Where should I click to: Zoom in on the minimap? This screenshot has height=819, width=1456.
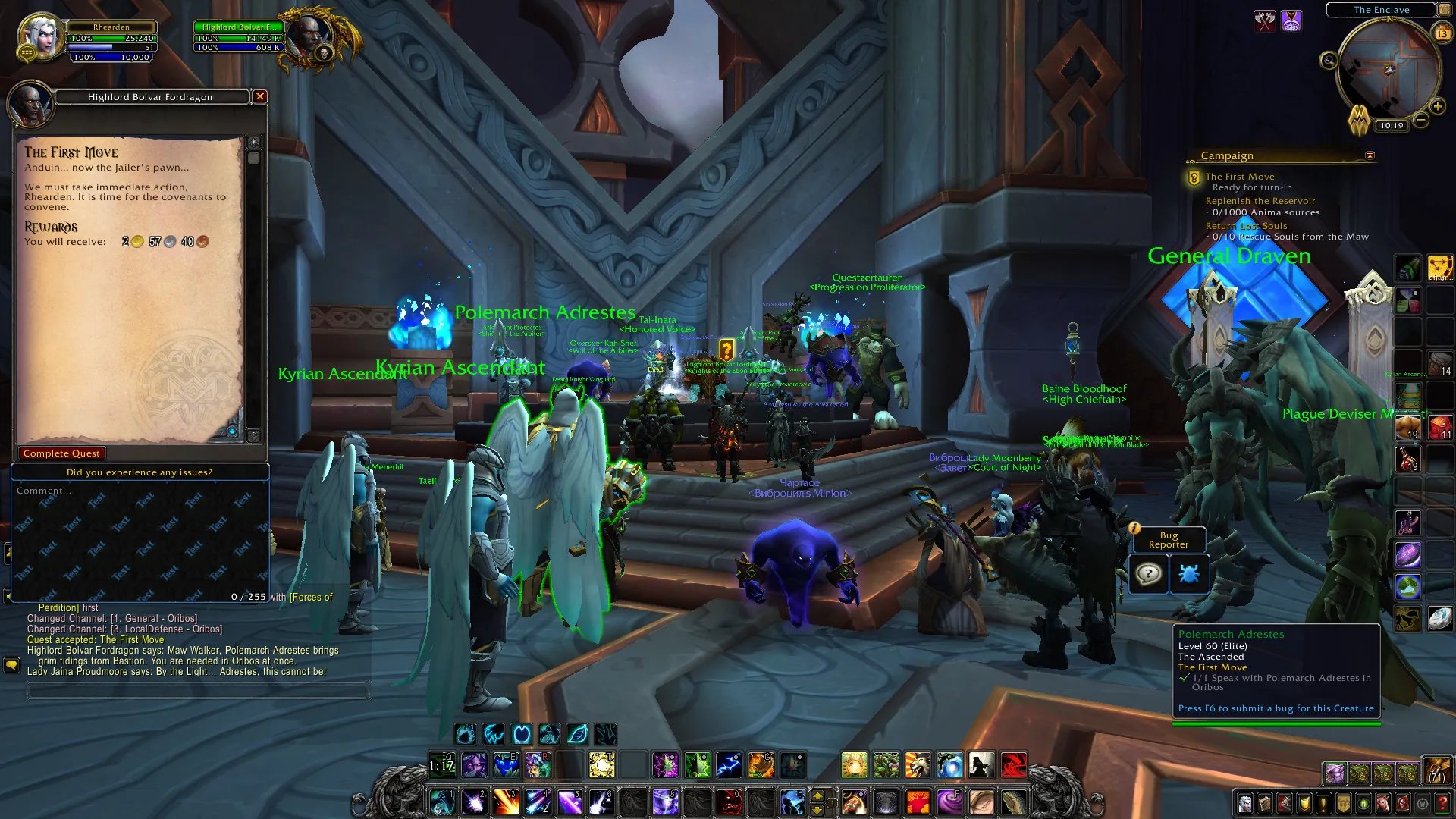pyautogui.click(x=1438, y=107)
